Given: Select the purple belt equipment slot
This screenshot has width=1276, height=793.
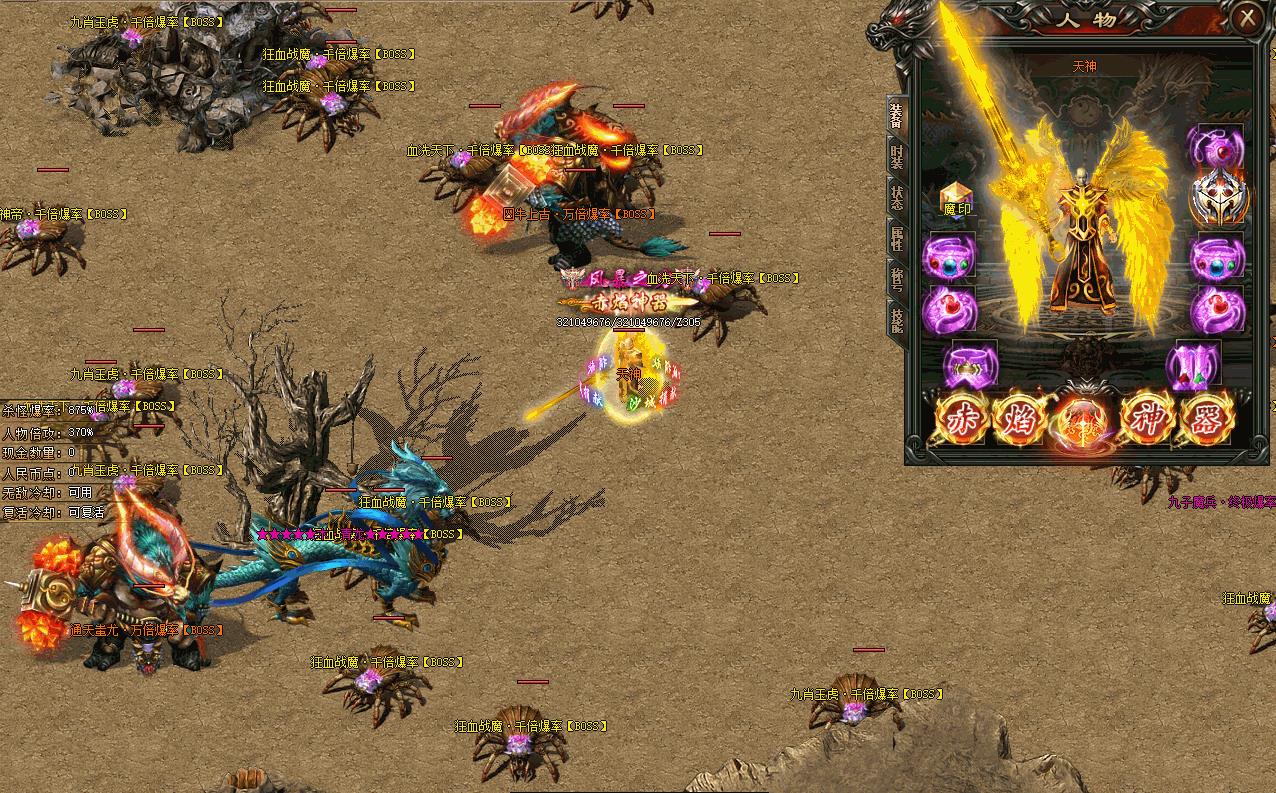Looking at the screenshot, I should pyautogui.click(x=969, y=365).
